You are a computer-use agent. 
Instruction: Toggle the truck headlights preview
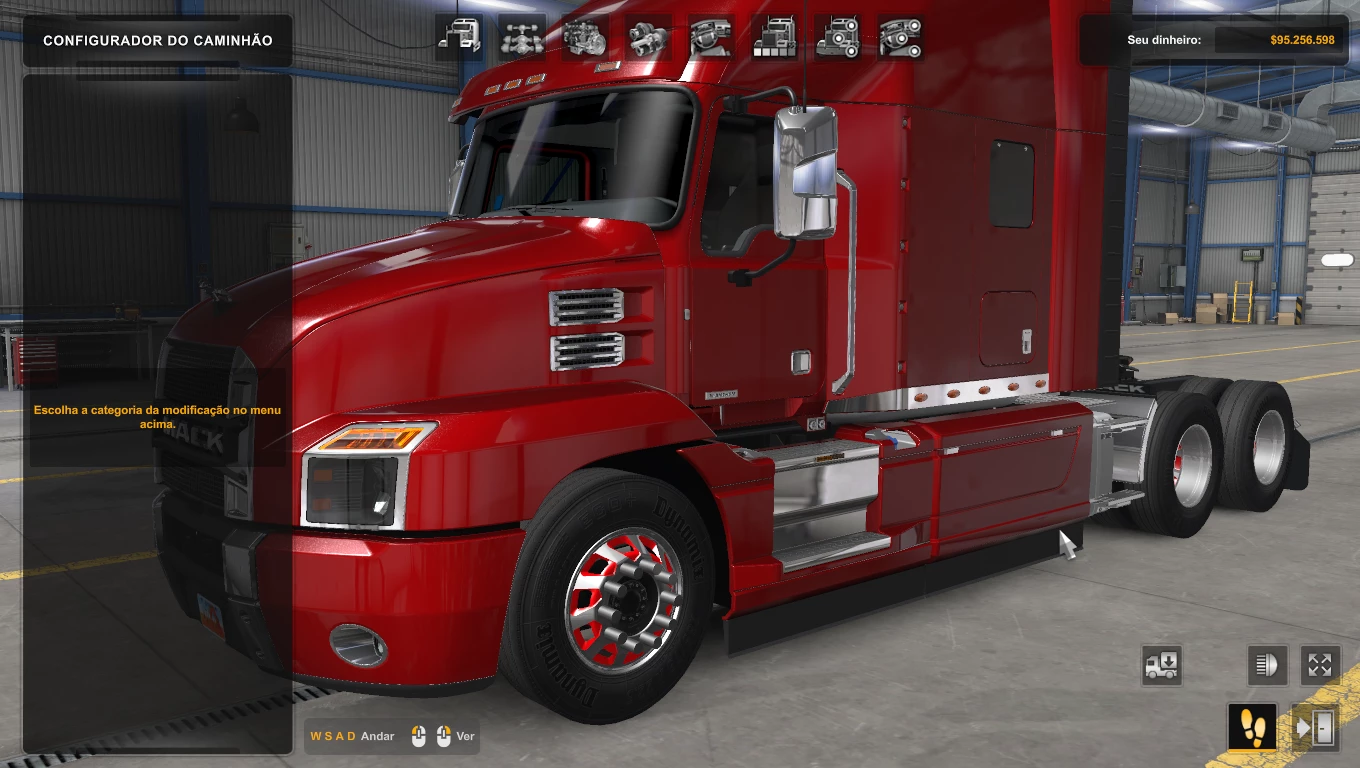point(1267,665)
